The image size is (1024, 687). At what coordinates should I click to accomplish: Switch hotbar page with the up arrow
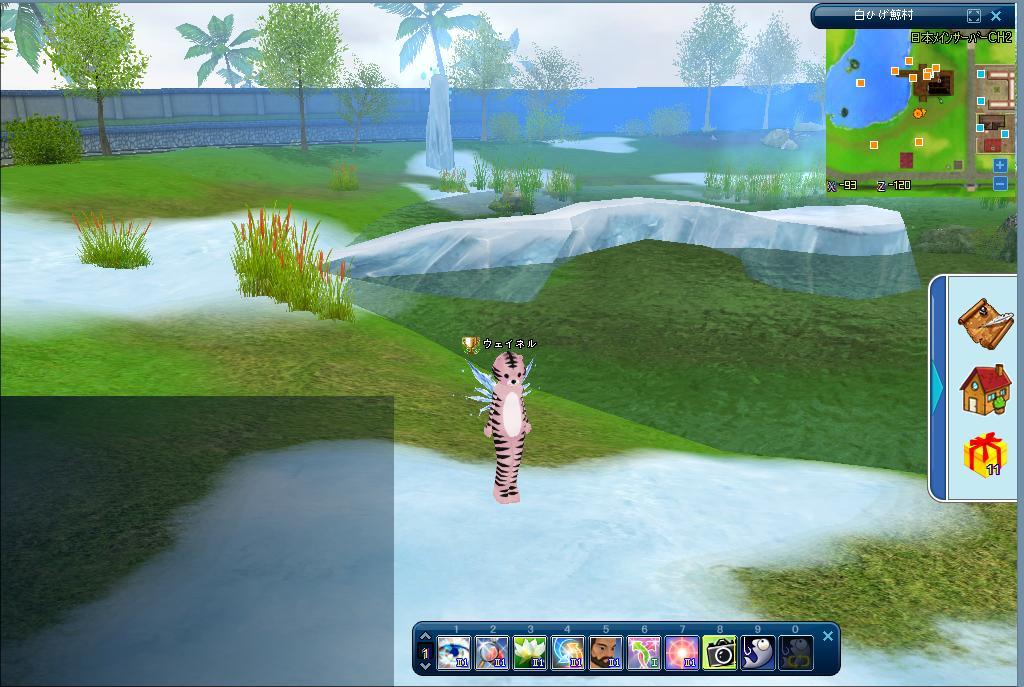(x=425, y=637)
